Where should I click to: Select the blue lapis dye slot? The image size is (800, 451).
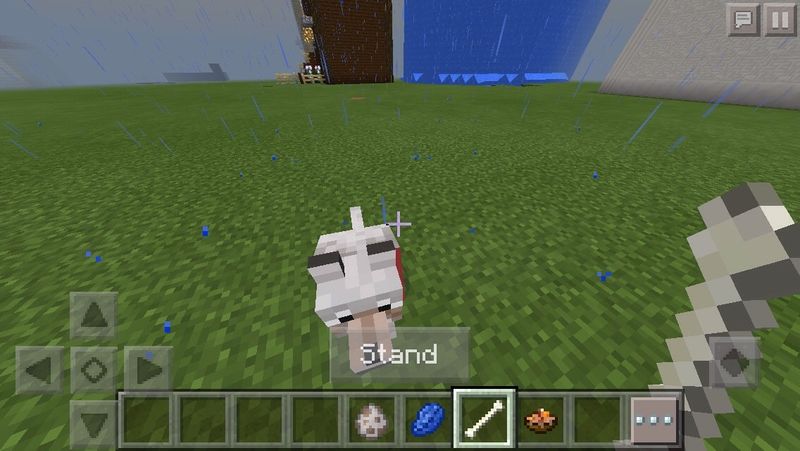[x=428, y=419]
